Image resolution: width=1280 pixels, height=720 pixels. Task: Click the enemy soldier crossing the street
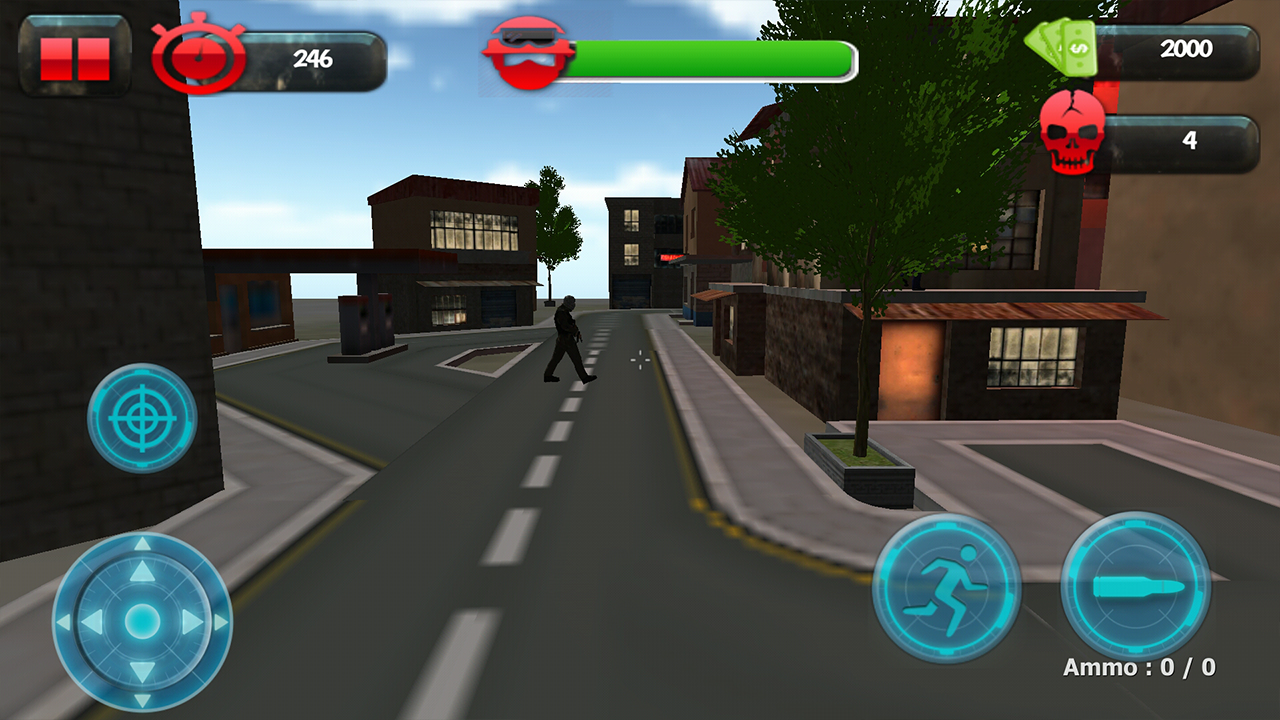pos(567,340)
